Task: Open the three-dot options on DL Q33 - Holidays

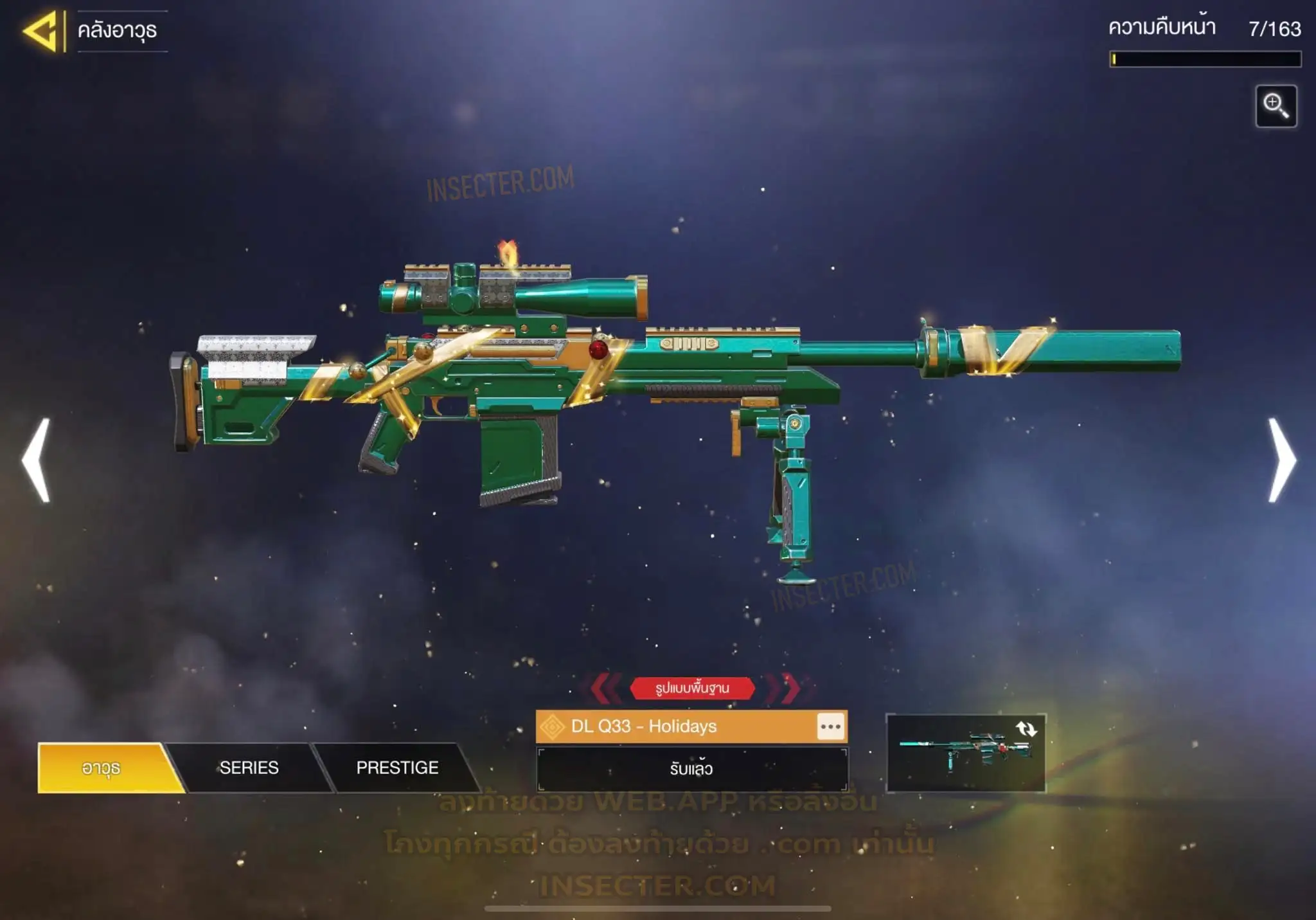Action: click(830, 726)
